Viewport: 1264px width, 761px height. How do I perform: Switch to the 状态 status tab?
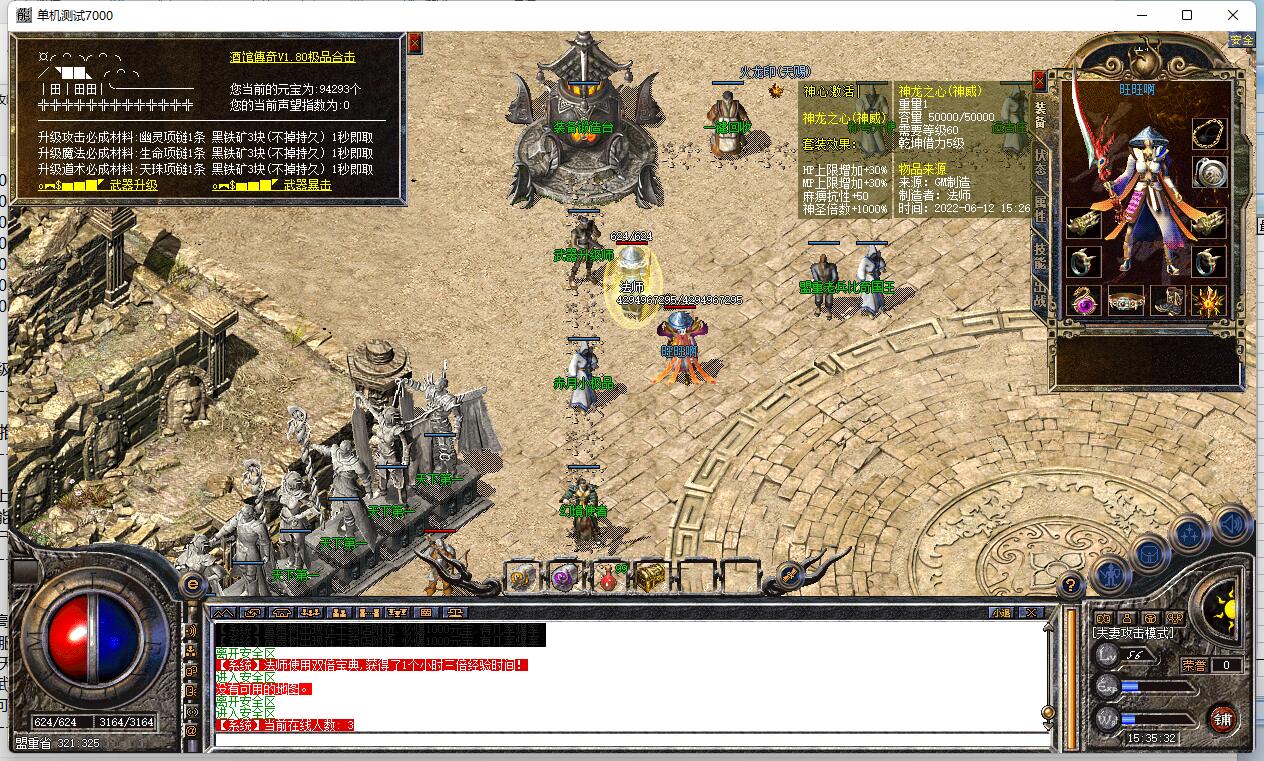(1040, 163)
